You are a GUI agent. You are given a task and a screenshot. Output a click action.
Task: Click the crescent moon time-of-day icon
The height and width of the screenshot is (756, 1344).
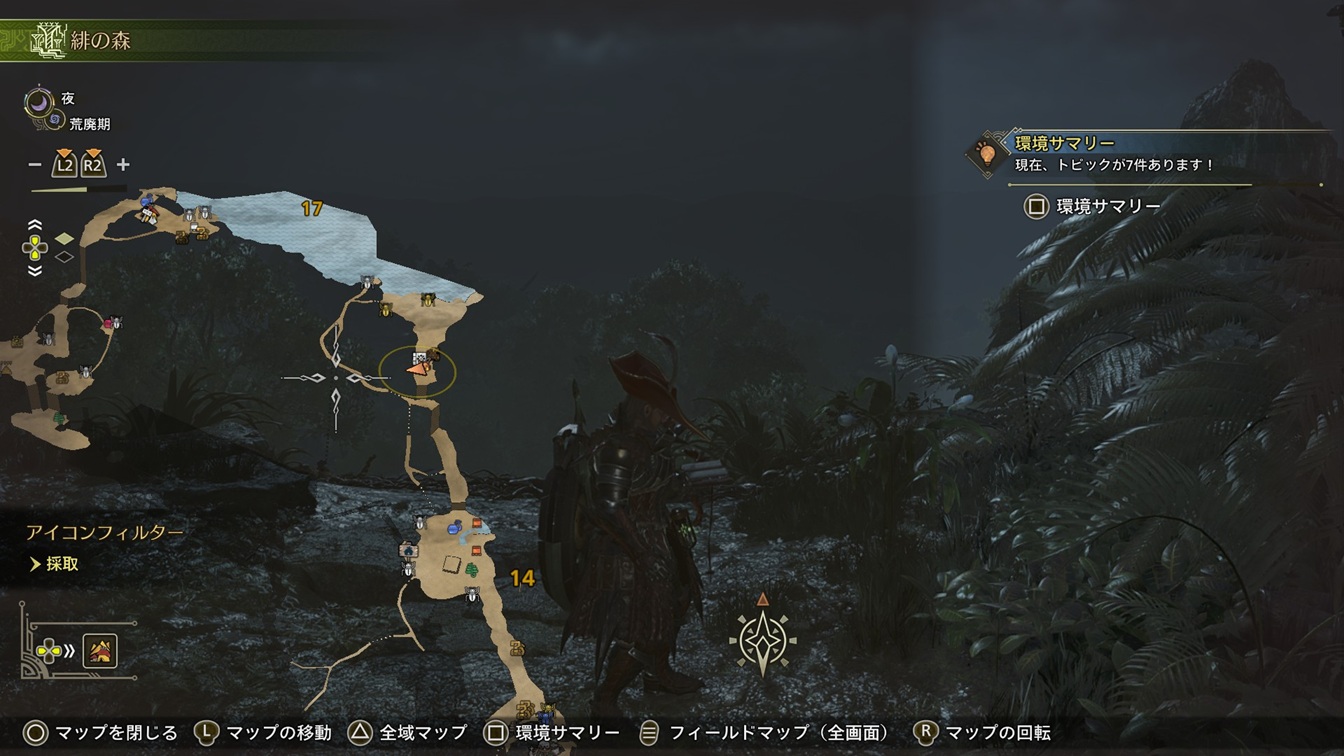tap(40, 100)
